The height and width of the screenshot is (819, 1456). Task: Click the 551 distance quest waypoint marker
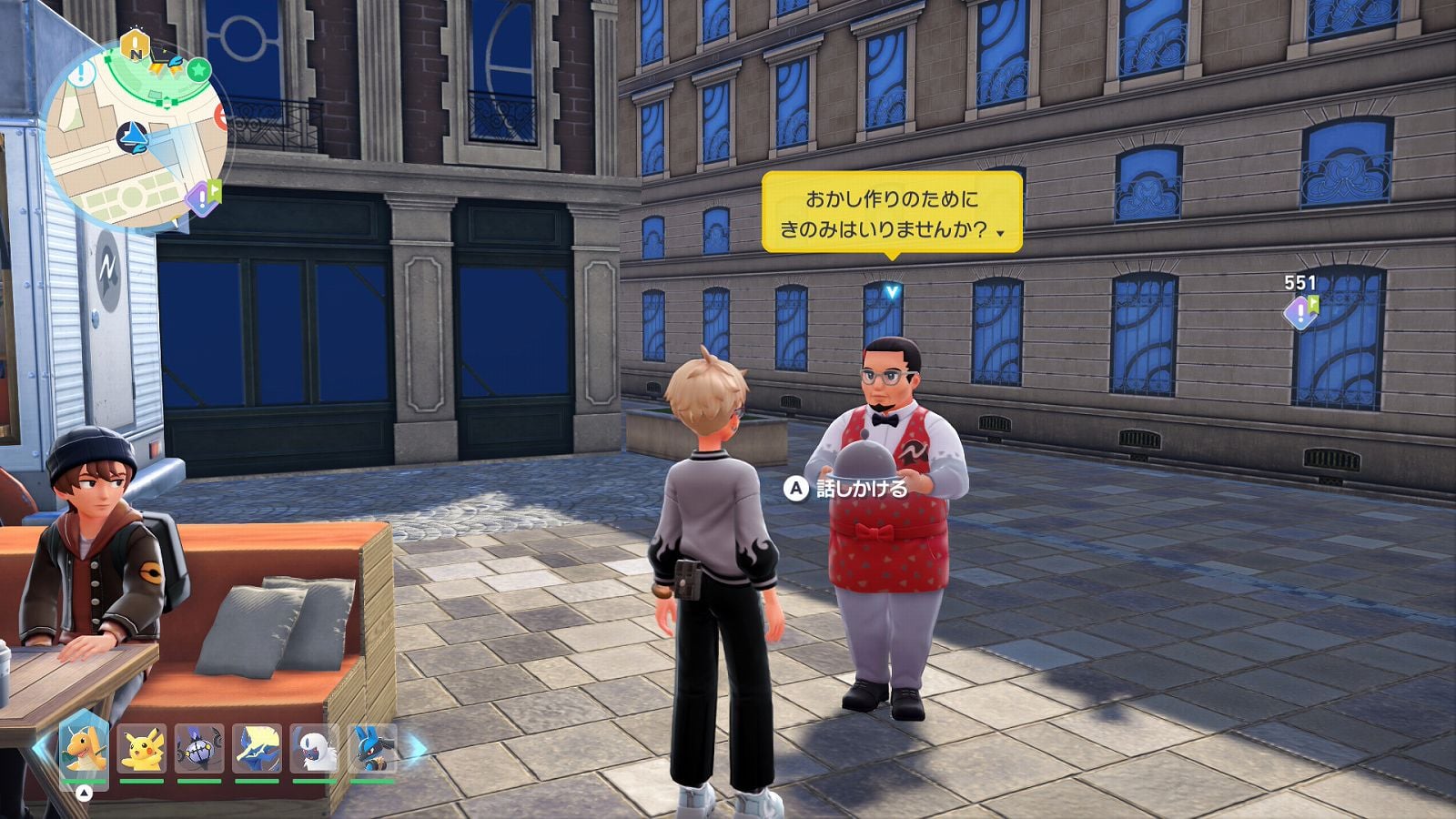click(x=1299, y=313)
